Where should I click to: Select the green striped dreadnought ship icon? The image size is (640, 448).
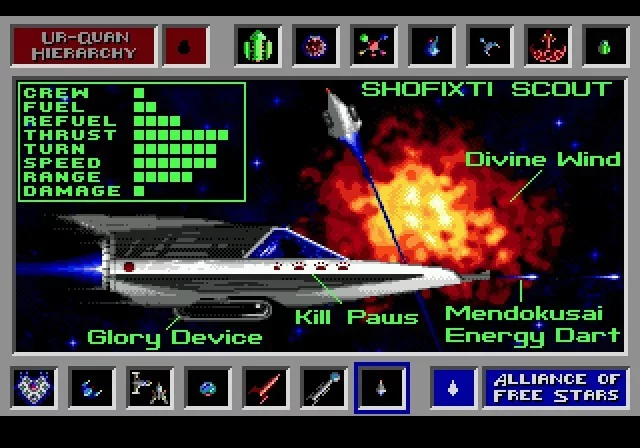point(258,45)
